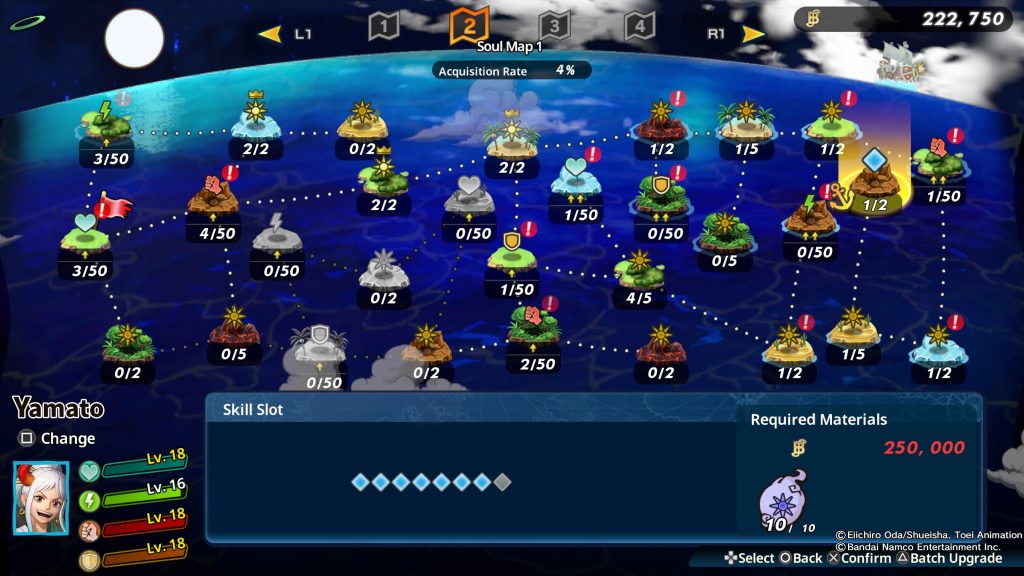1024x576 pixels.
Task: Click Yamato's character portrait
Action: tap(41, 496)
